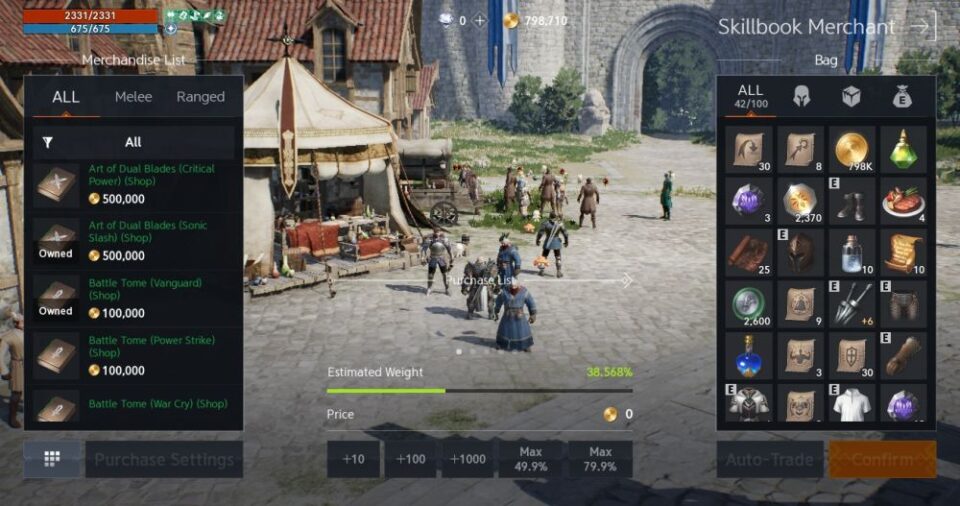This screenshot has height=506, width=960.
Task: Confirm the purchase
Action: pyautogui.click(x=882, y=460)
